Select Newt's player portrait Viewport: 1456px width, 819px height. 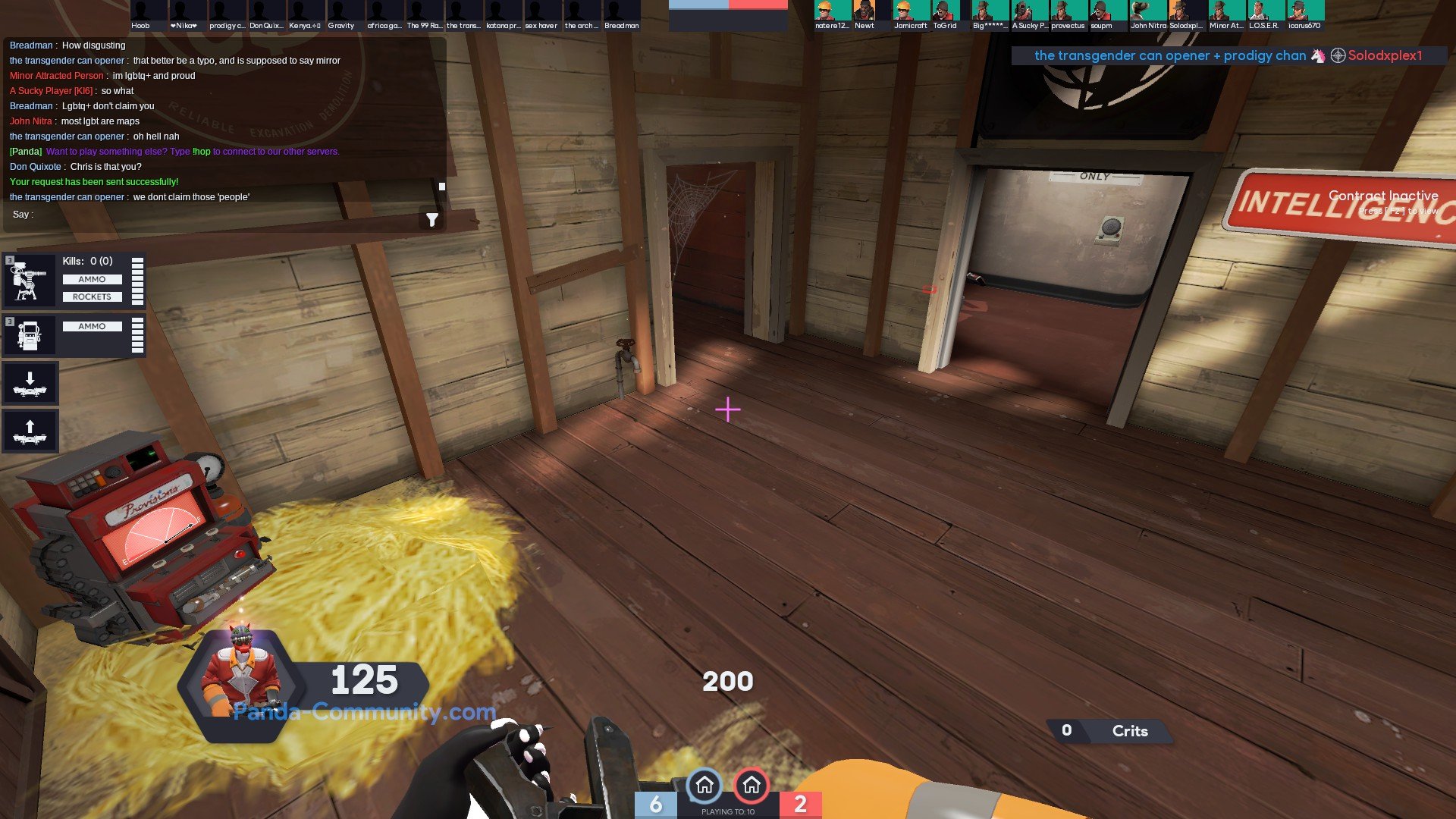(x=864, y=11)
